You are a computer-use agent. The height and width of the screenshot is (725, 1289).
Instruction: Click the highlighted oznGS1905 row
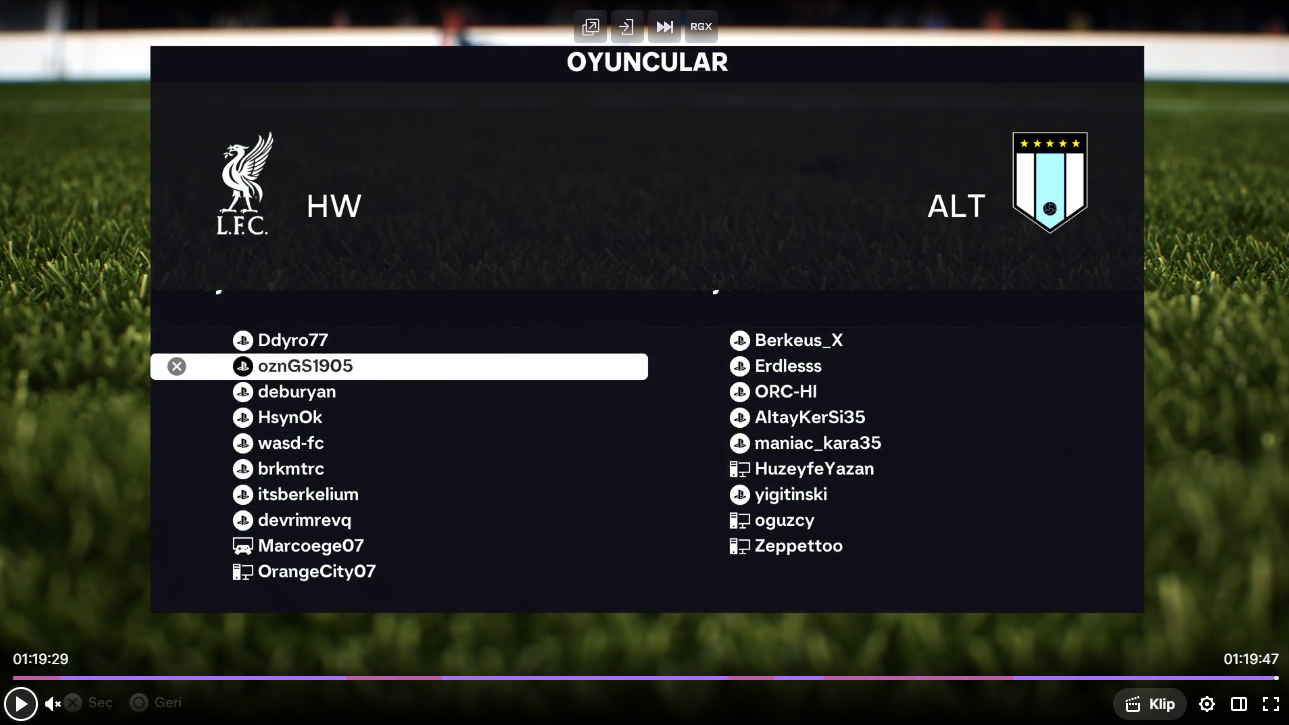coord(399,367)
